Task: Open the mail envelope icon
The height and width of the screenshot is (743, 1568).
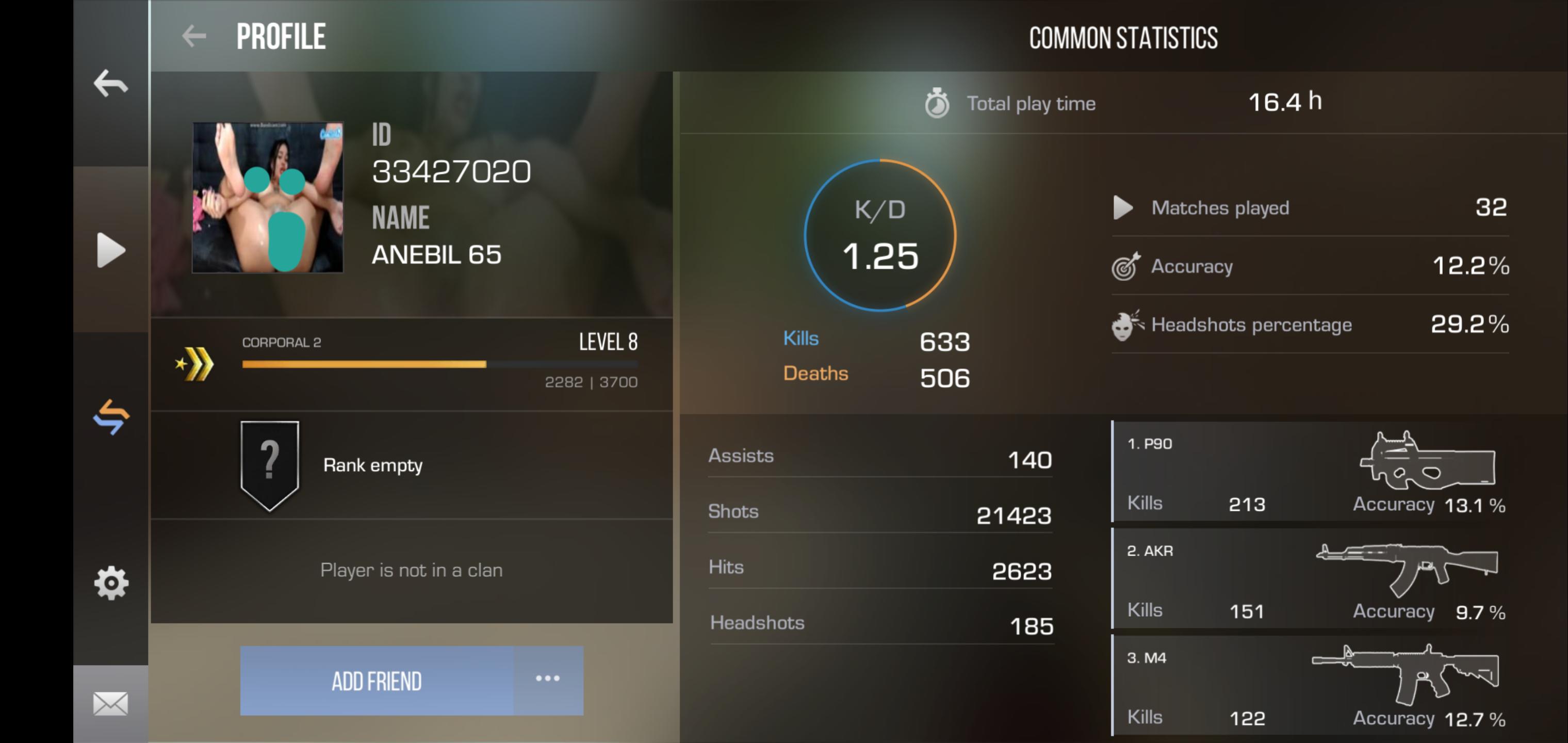Action: coord(111,703)
